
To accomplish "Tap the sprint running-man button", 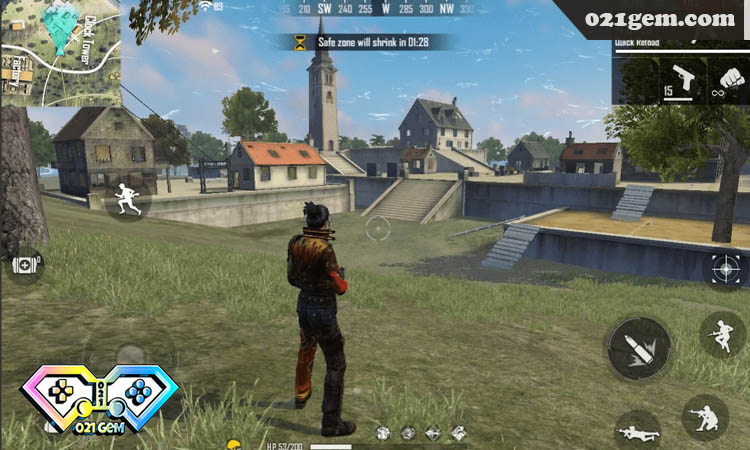I will 127,198.
